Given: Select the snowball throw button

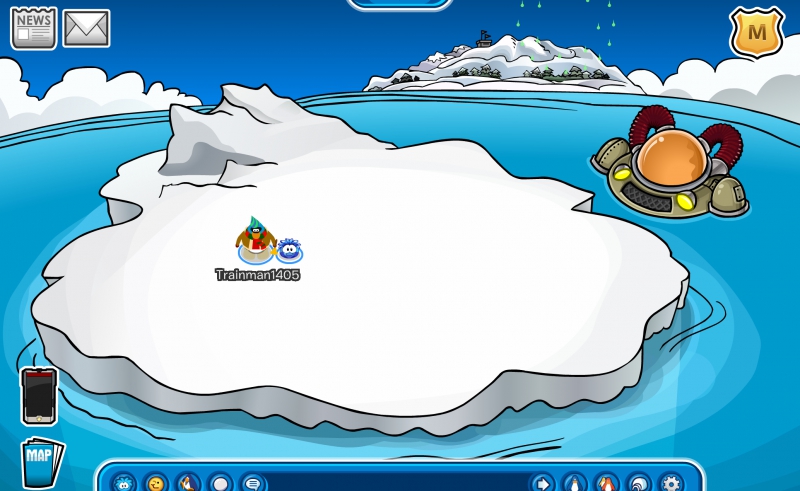Looking at the screenshot, I should tap(220, 483).
